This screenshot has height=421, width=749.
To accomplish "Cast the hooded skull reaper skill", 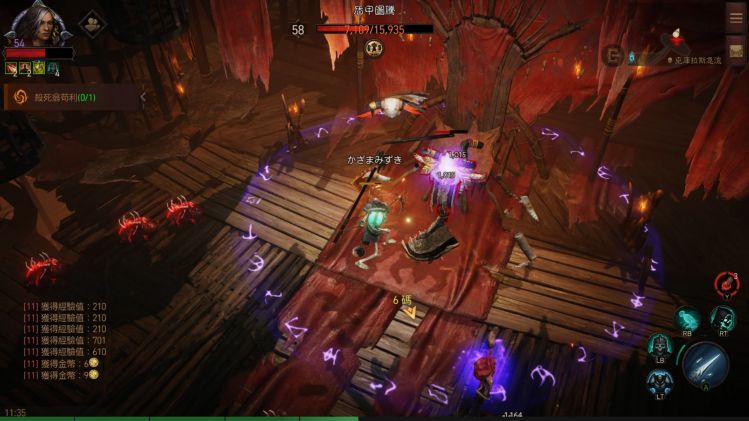I will click(723, 318).
